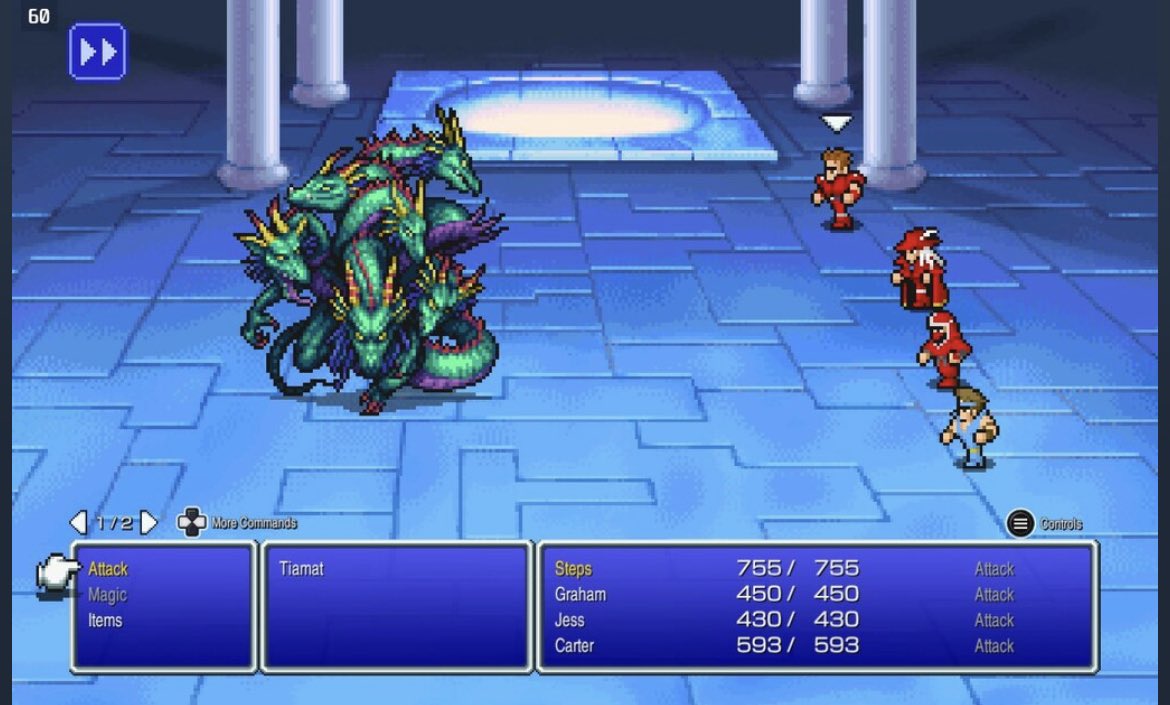The height and width of the screenshot is (705, 1170).
Task: Go to the previous command page arrow
Action: point(78,522)
